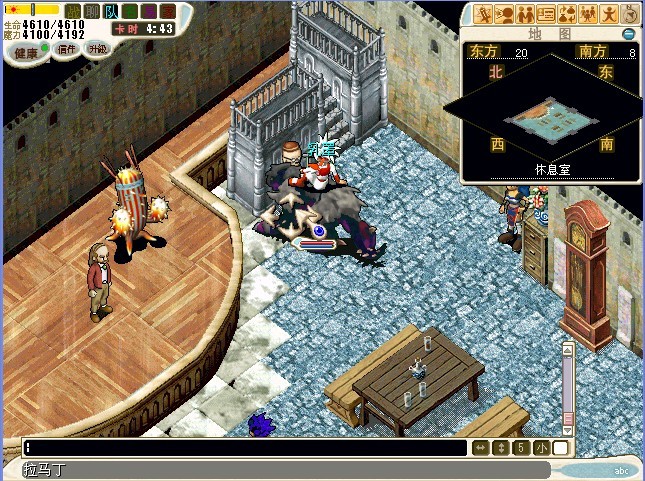This screenshot has height=481, width=645.
Task: Open the money bags trade icon
Action: (x=566, y=14)
